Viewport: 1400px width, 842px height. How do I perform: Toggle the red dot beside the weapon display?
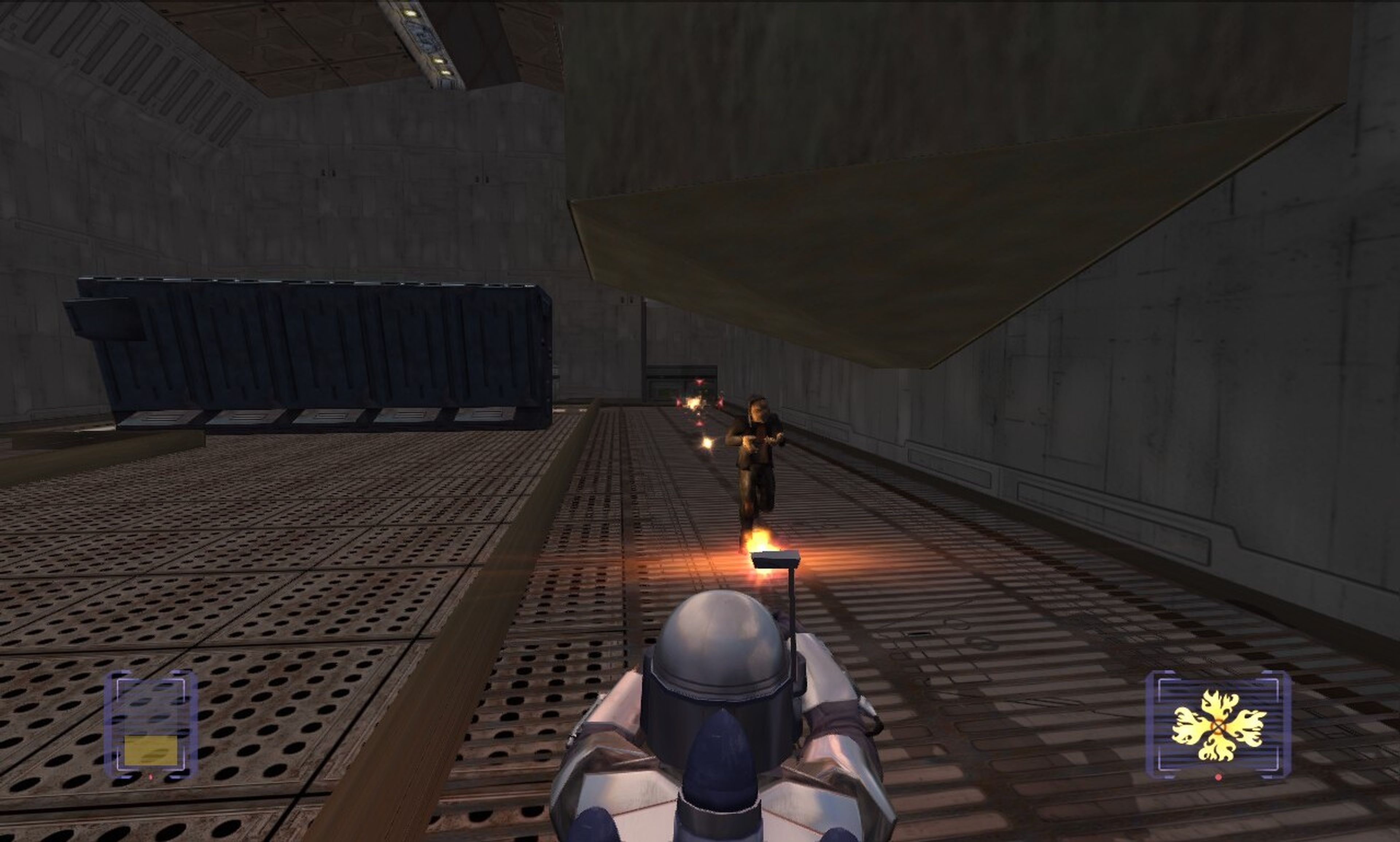coord(1218,778)
